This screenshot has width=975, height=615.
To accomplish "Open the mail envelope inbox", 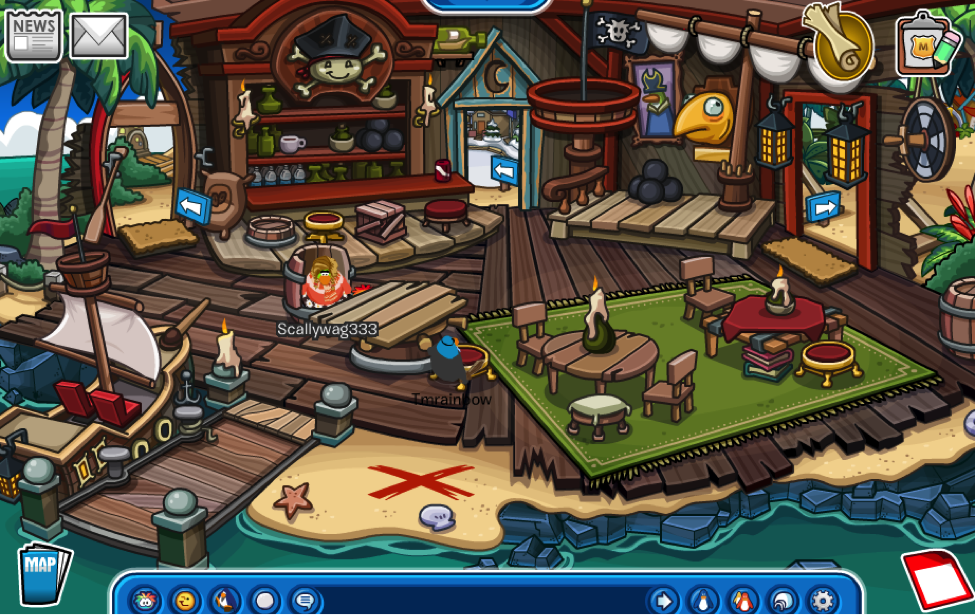I will click(x=99, y=36).
